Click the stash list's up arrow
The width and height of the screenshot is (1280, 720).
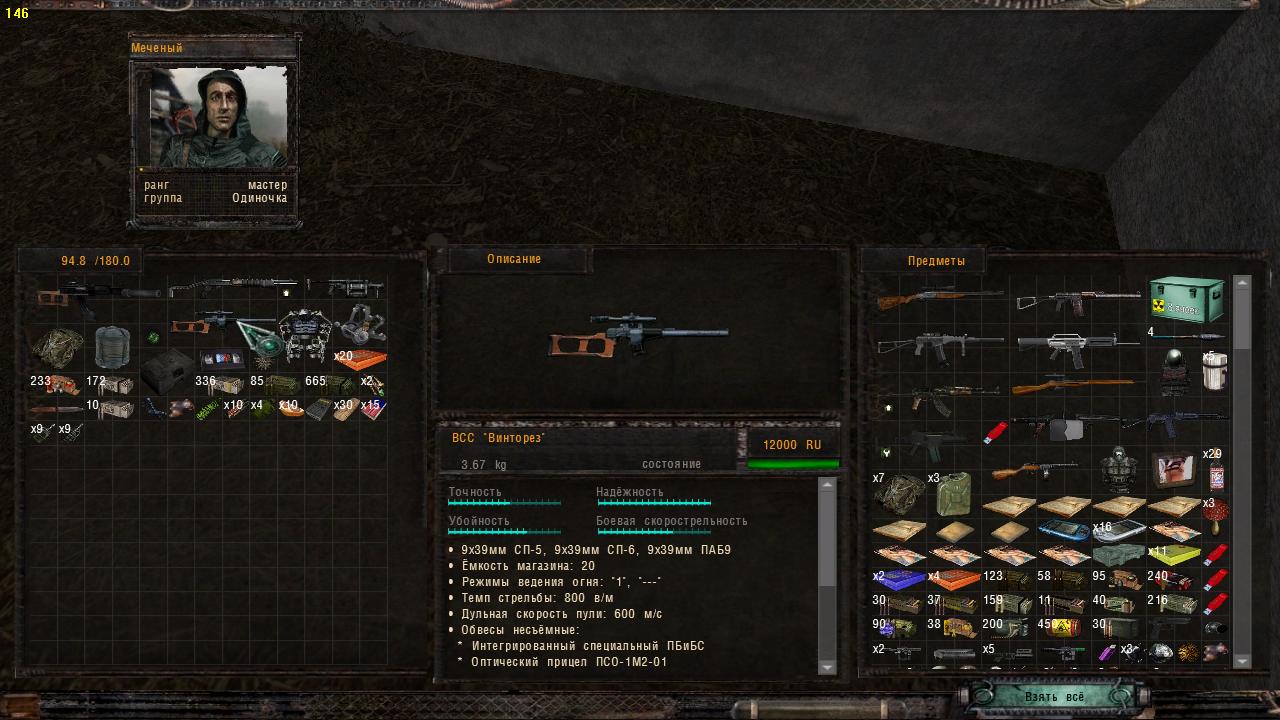(1242, 283)
